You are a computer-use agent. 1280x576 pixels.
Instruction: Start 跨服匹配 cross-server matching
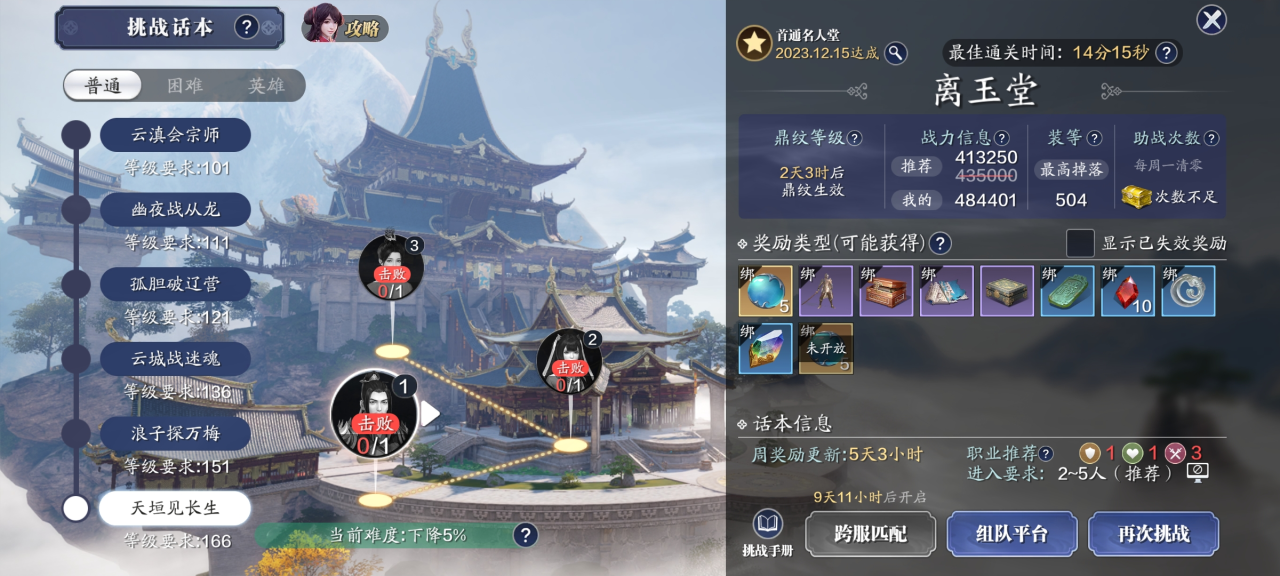pyautogui.click(x=870, y=534)
